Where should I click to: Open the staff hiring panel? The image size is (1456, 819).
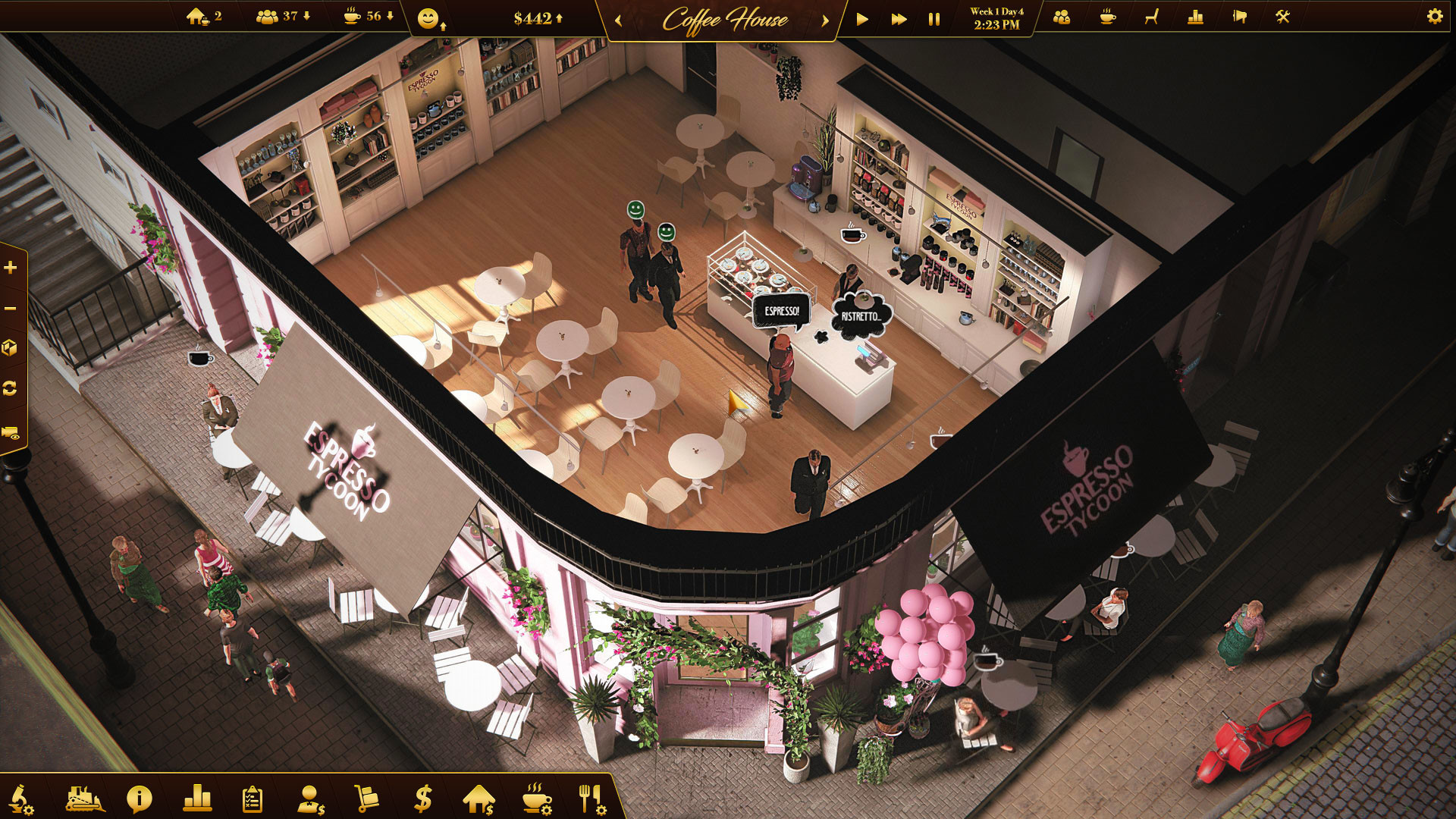311,798
